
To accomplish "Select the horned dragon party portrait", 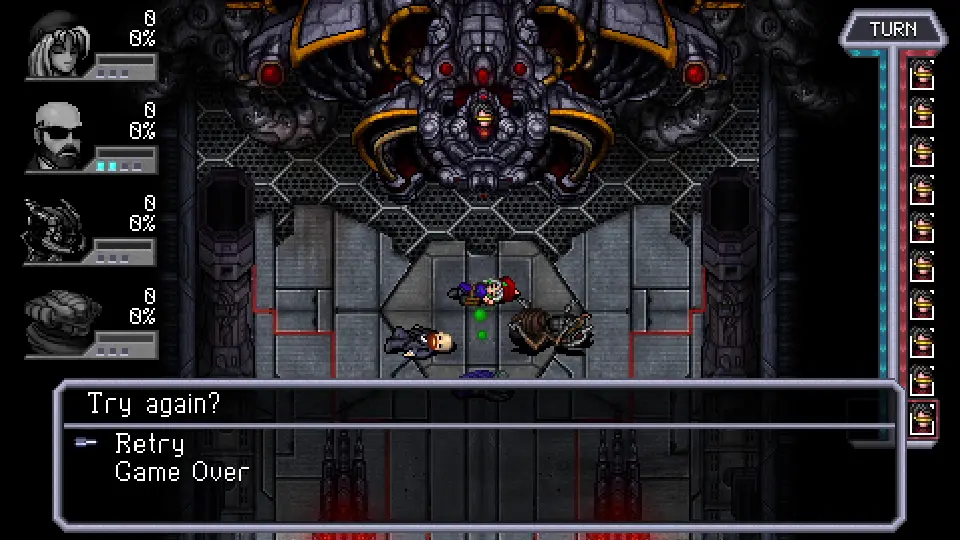I will tap(56, 230).
